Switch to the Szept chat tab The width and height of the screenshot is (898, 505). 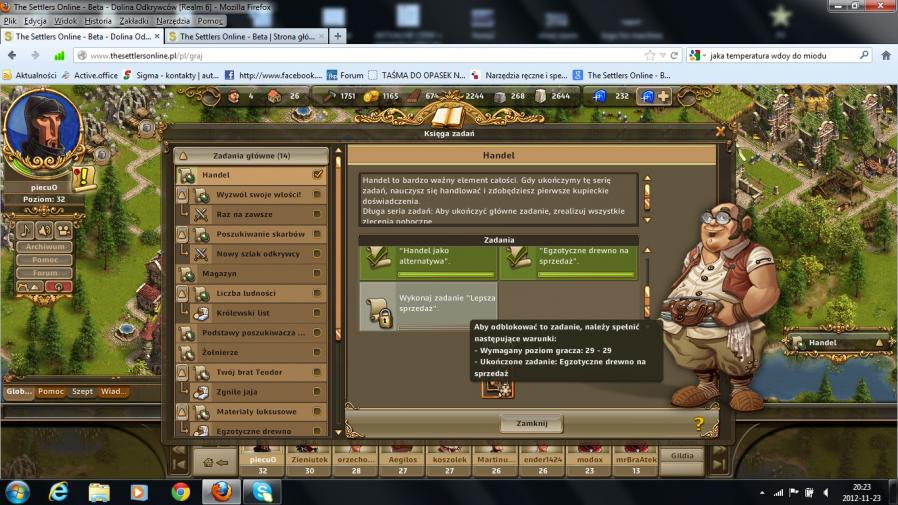pos(82,391)
